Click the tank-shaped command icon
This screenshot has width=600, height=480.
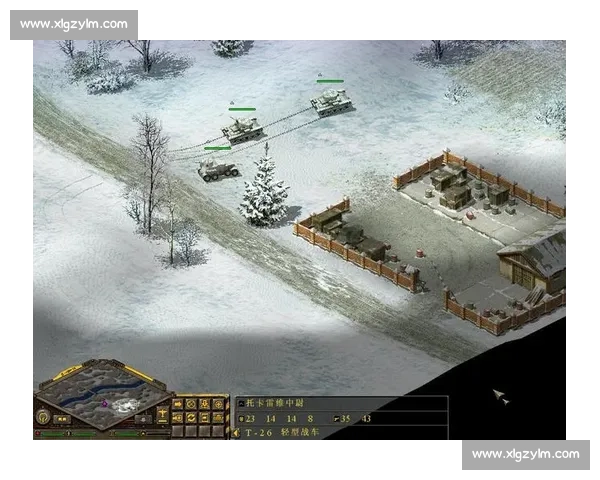point(219,417)
